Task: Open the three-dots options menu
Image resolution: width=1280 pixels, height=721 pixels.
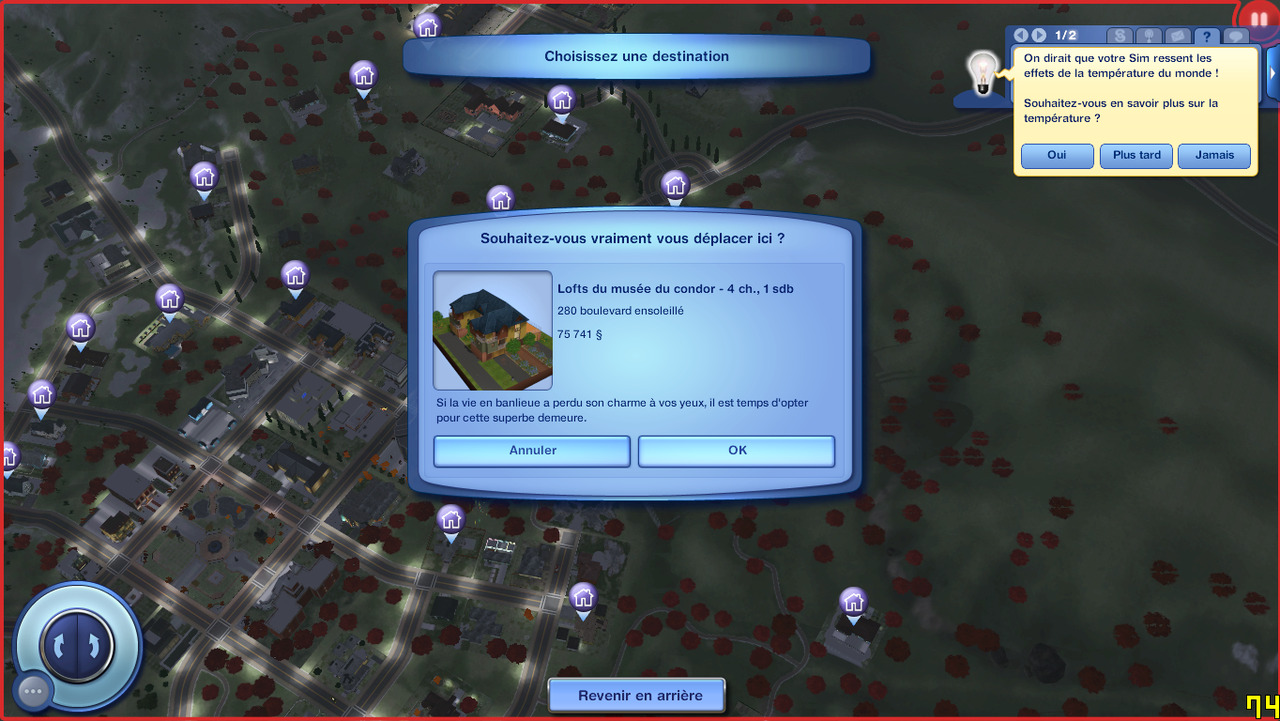Action: pyautogui.click(x=33, y=690)
